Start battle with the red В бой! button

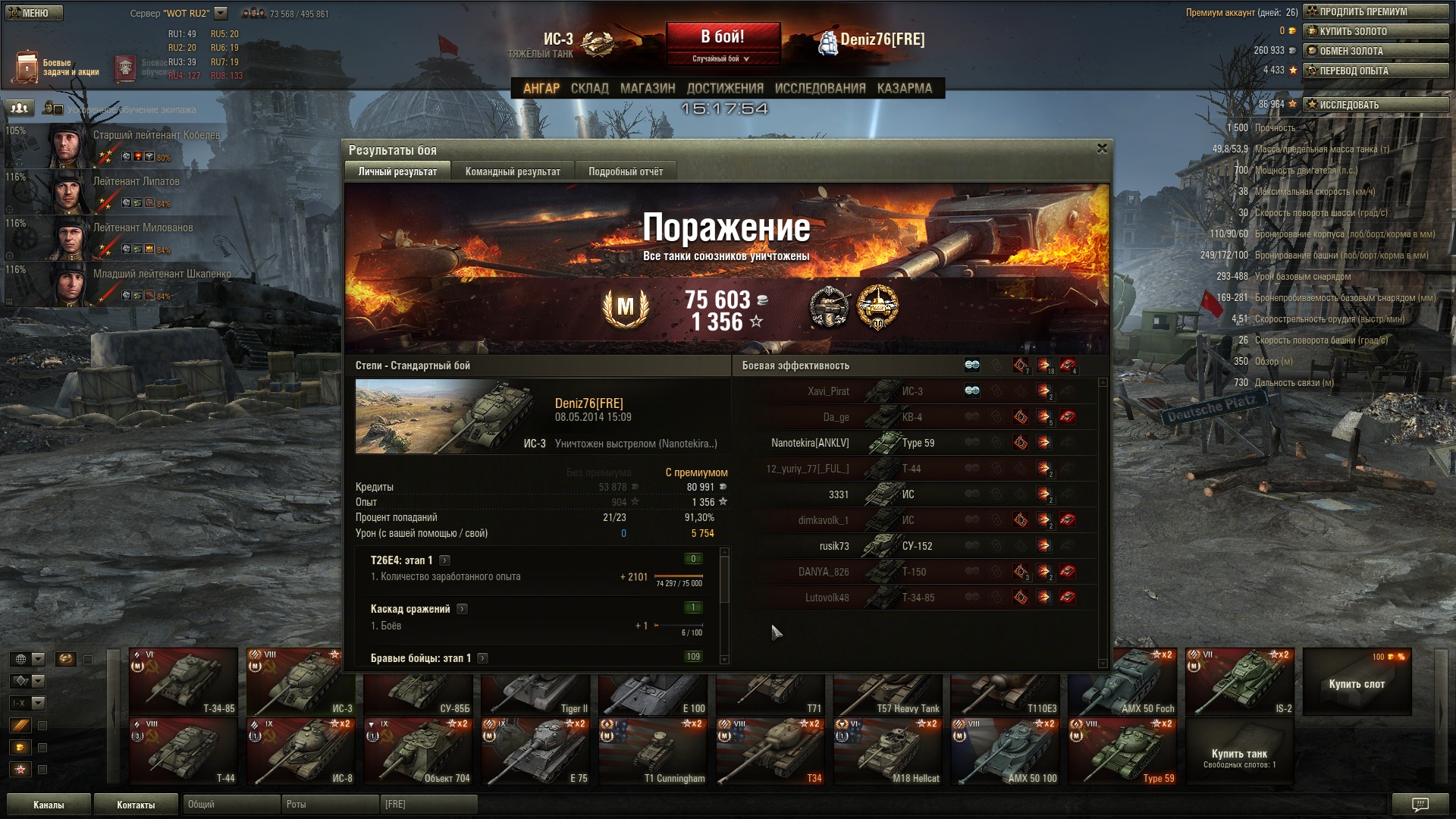pos(723,37)
